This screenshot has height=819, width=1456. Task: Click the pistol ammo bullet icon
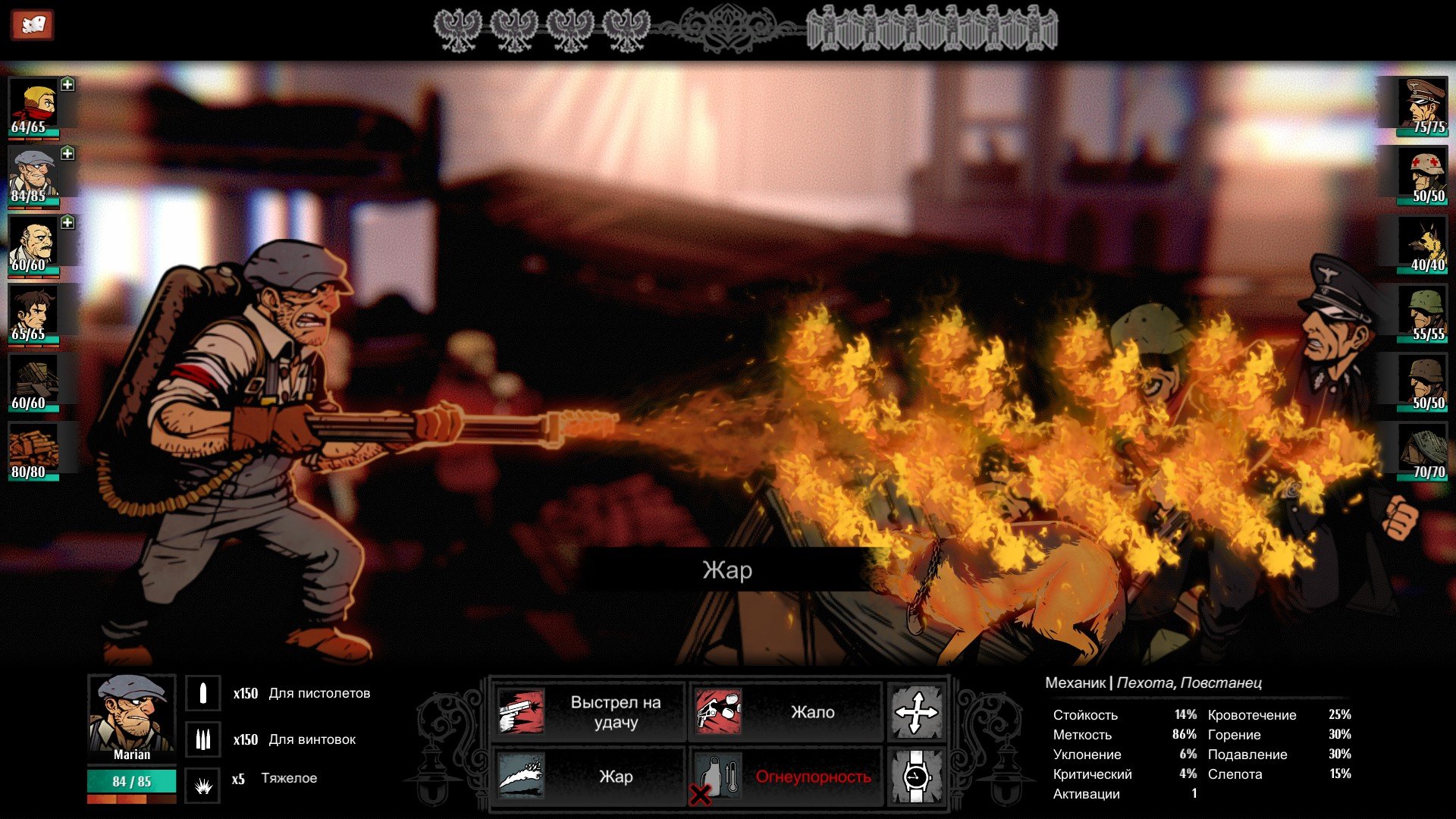pyautogui.click(x=203, y=693)
